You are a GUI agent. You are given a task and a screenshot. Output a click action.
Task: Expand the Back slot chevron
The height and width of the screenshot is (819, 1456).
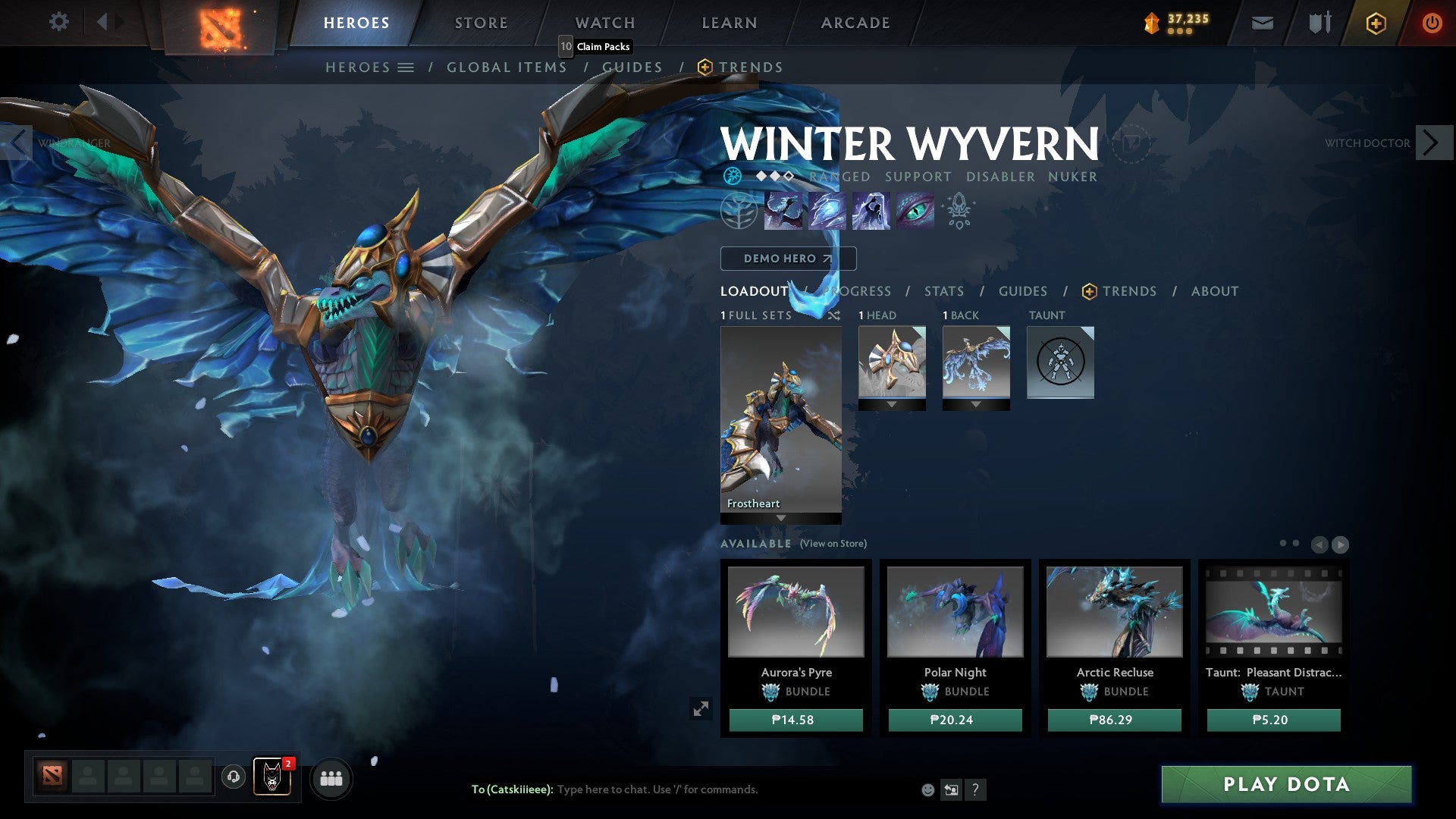pos(976,403)
